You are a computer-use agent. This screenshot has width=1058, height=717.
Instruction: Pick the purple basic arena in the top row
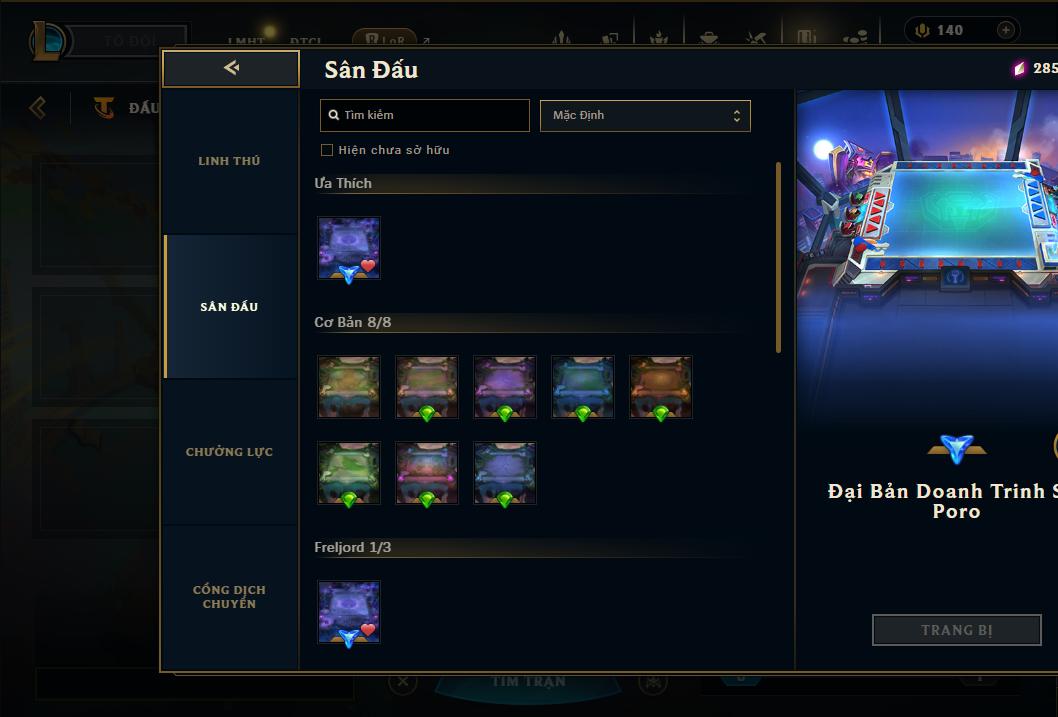(x=505, y=386)
